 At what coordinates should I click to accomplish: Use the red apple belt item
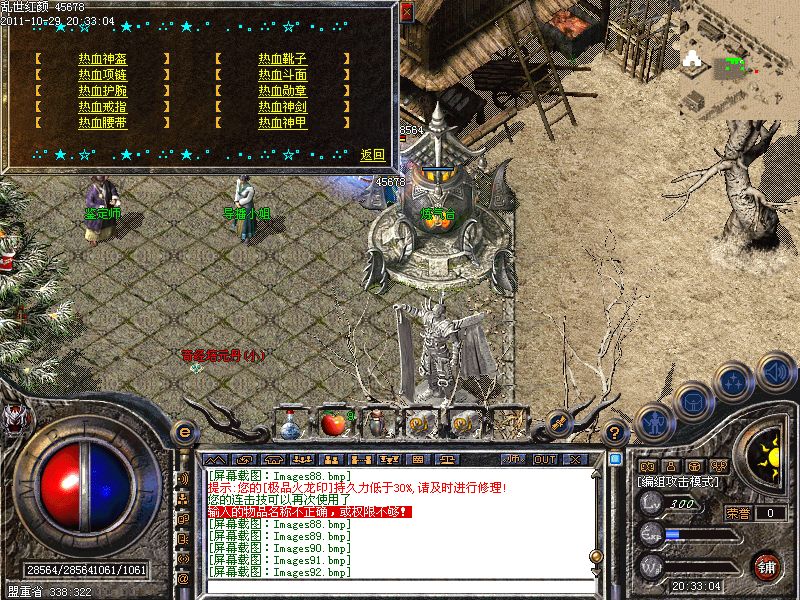click(333, 424)
